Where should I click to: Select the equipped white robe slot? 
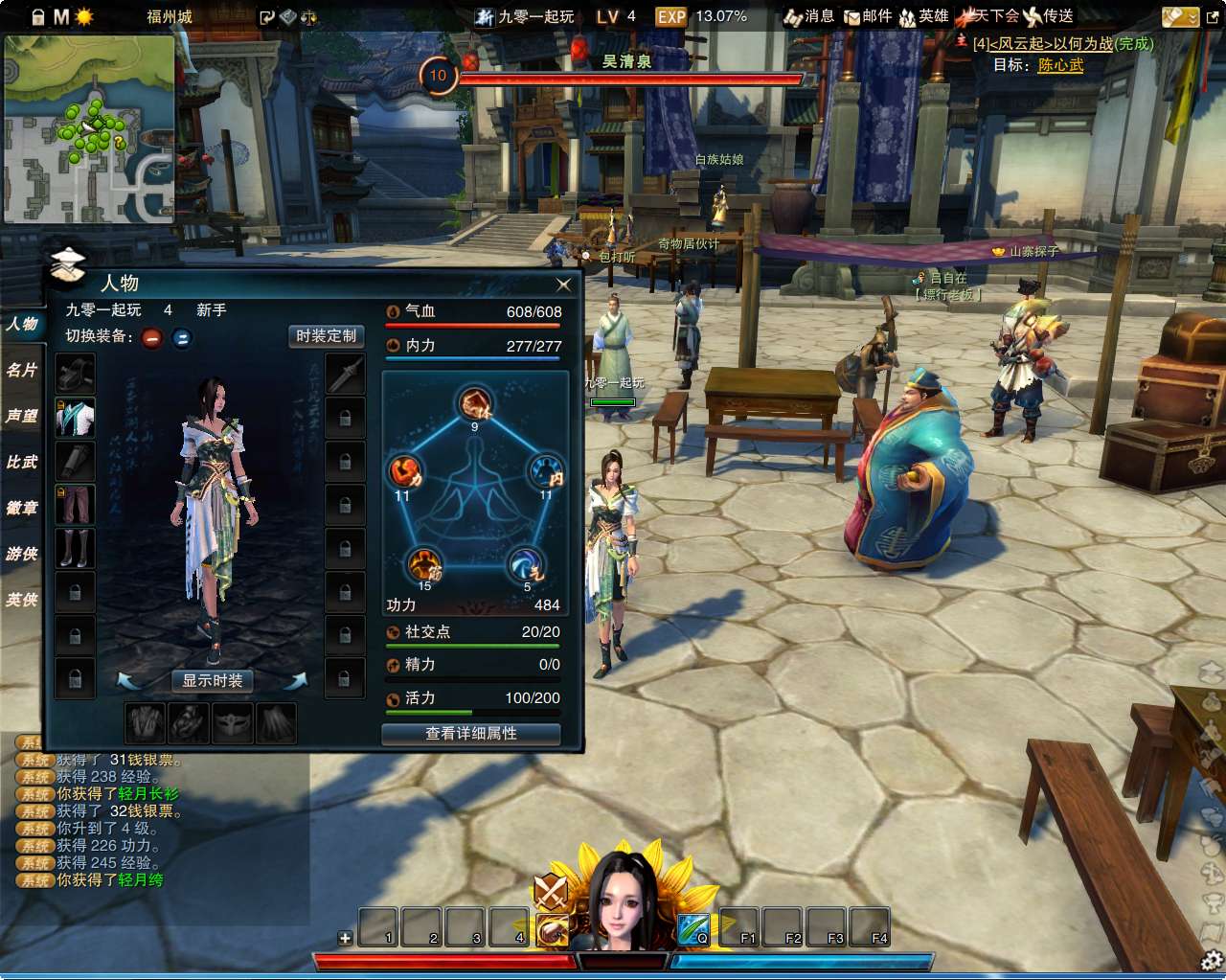[x=75, y=418]
